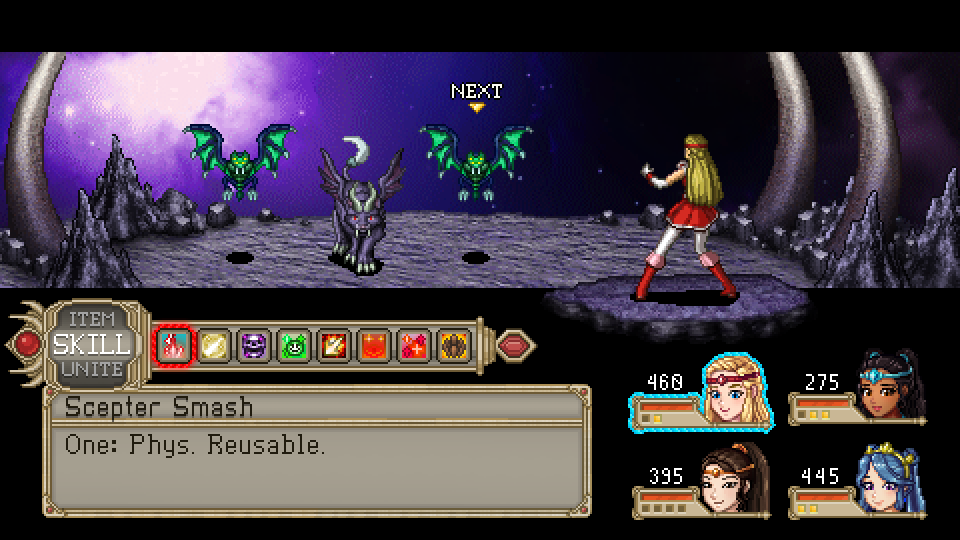Choose the brown ponytail girl's portrait
The width and height of the screenshot is (960, 540).
pyautogui.click(x=733, y=480)
